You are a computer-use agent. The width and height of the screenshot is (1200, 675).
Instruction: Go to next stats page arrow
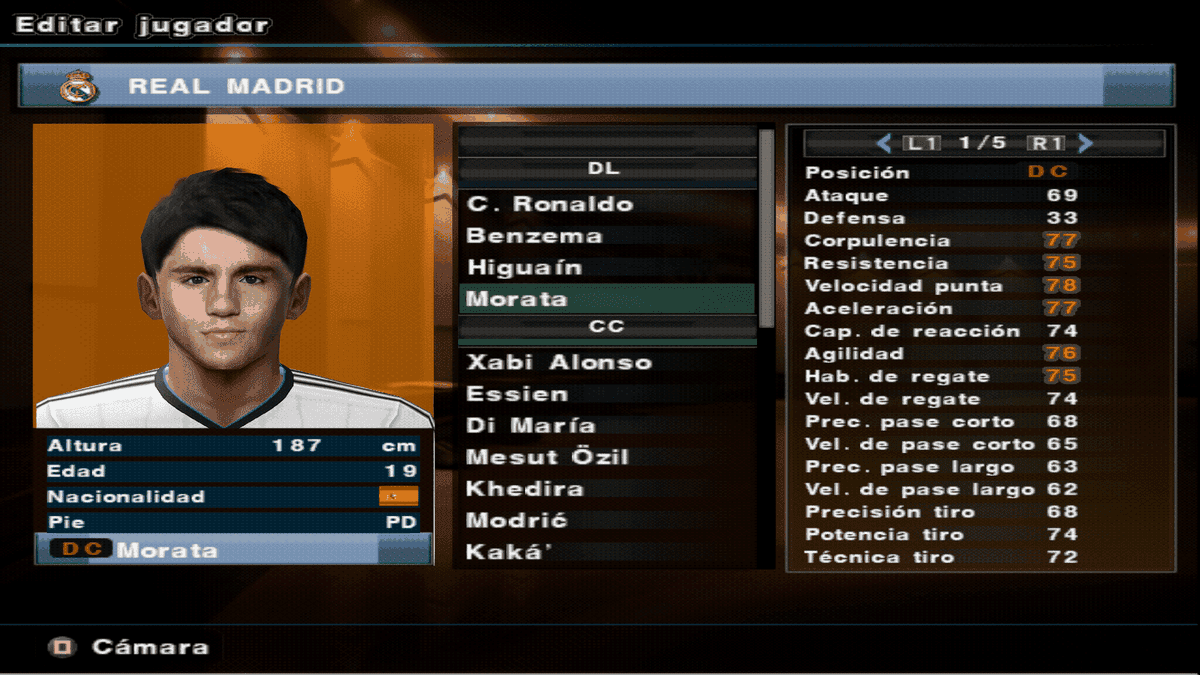(x=1086, y=143)
